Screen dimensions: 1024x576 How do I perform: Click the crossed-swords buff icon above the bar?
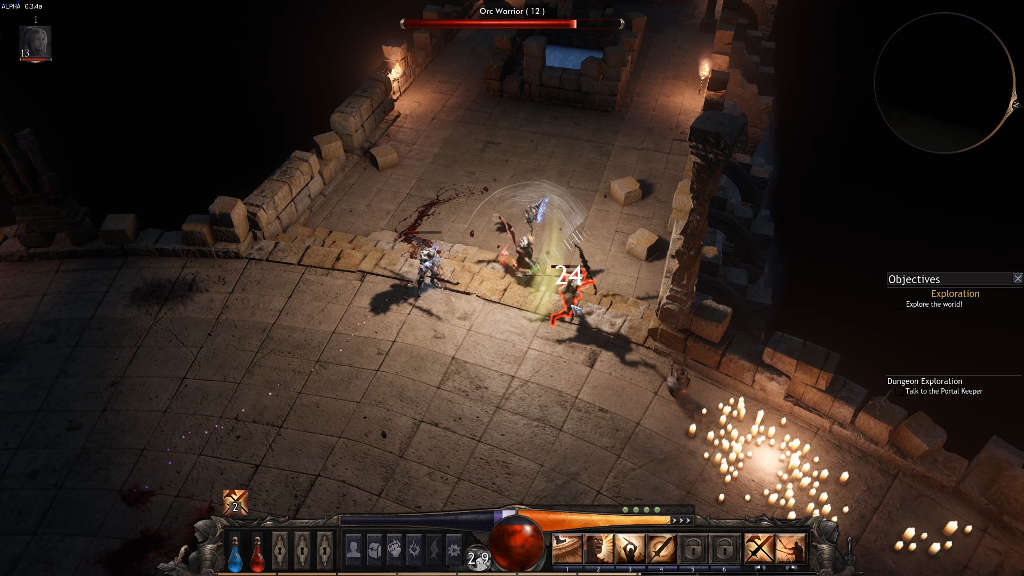(x=235, y=502)
